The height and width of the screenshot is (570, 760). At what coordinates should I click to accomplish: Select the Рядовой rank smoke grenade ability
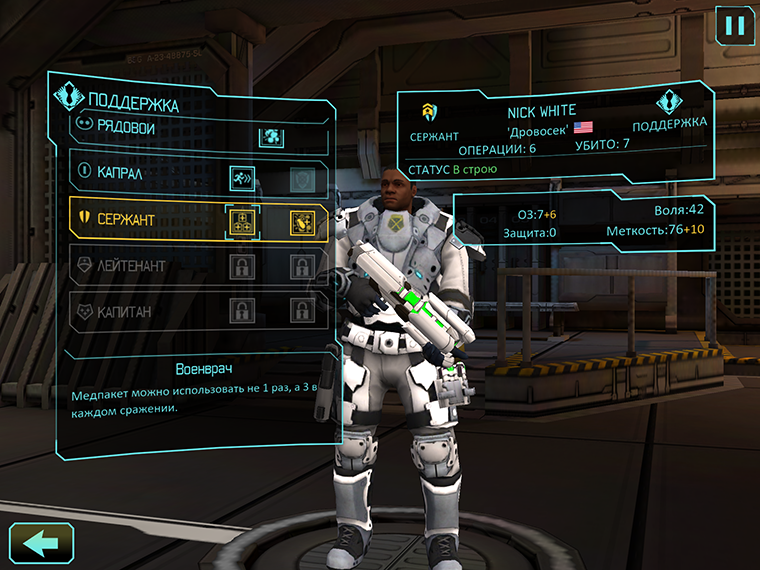coord(271,136)
